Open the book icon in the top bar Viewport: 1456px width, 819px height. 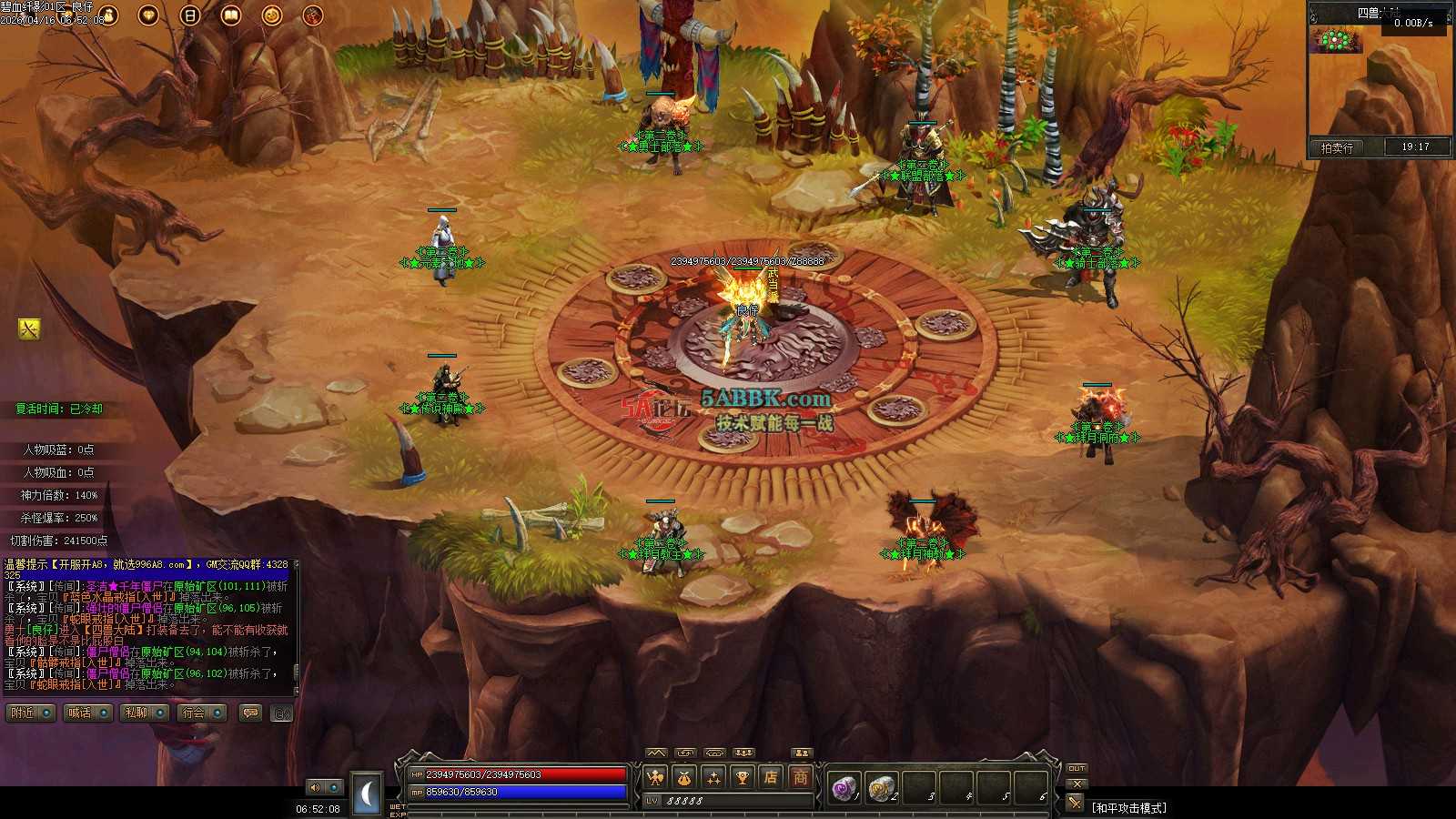click(x=231, y=15)
